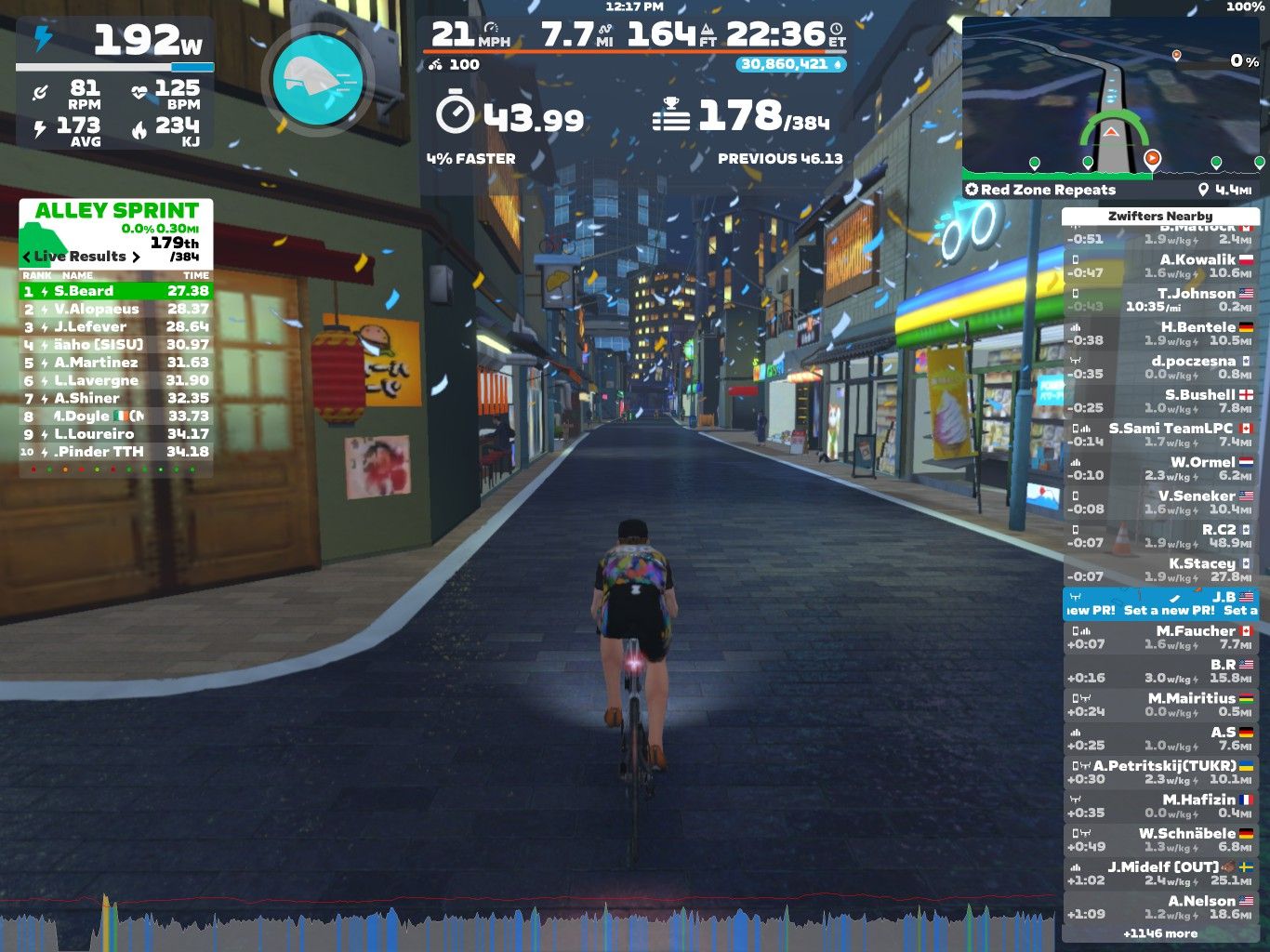The image size is (1270, 952).
Task: Pick W.Ormel from Zwifters Nearby
Action: tap(1160, 468)
